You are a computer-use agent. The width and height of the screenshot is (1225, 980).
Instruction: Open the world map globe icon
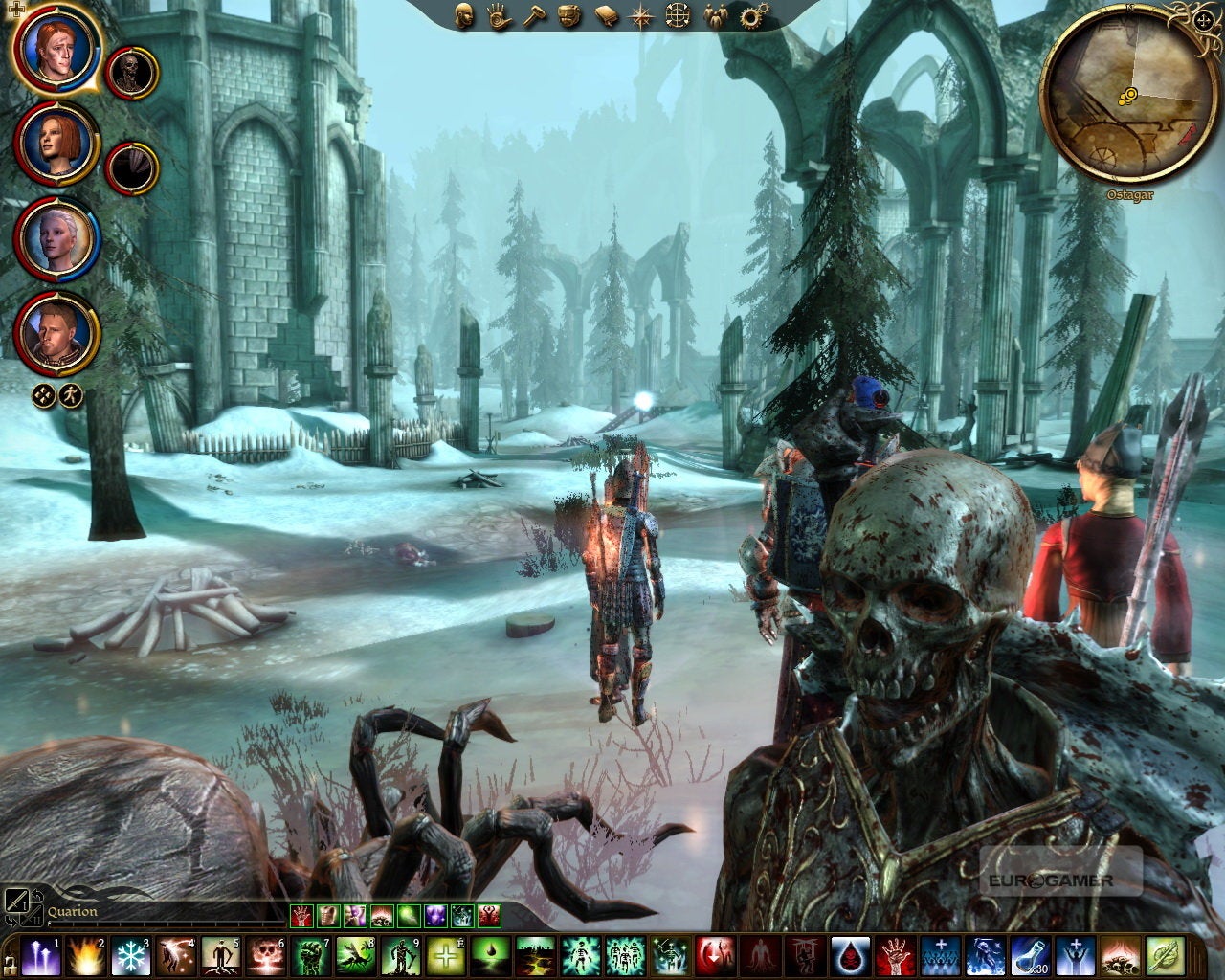click(x=676, y=16)
